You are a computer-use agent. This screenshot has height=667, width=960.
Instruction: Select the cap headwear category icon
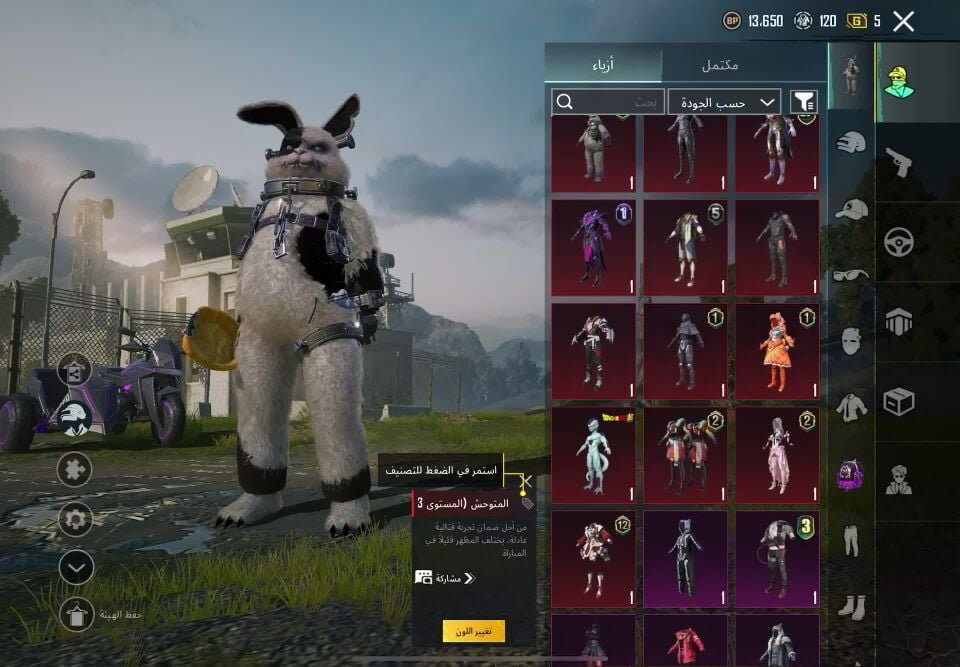click(x=851, y=209)
